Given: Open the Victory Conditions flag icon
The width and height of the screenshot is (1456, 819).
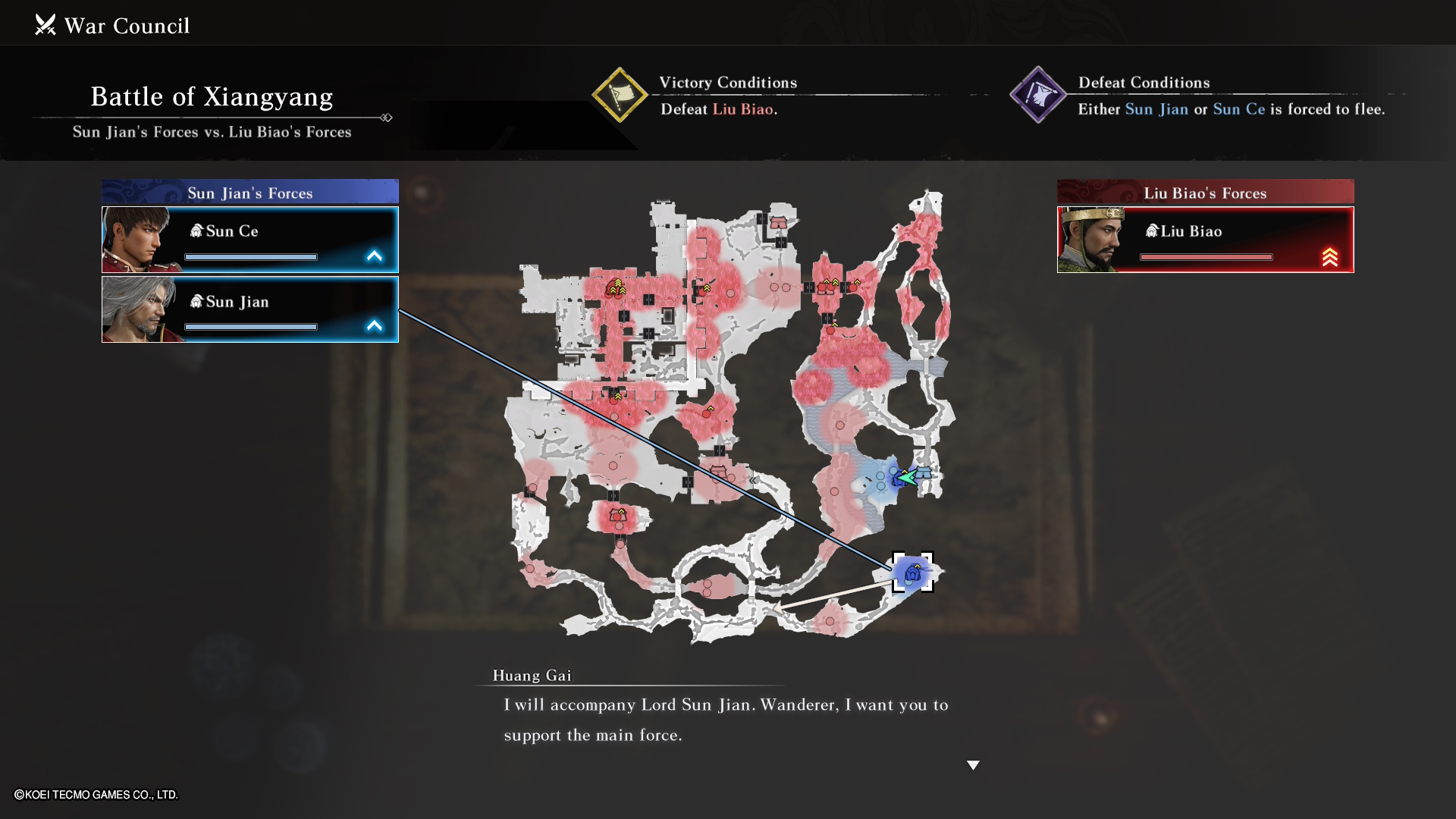Looking at the screenshot, I should point(620,96).
